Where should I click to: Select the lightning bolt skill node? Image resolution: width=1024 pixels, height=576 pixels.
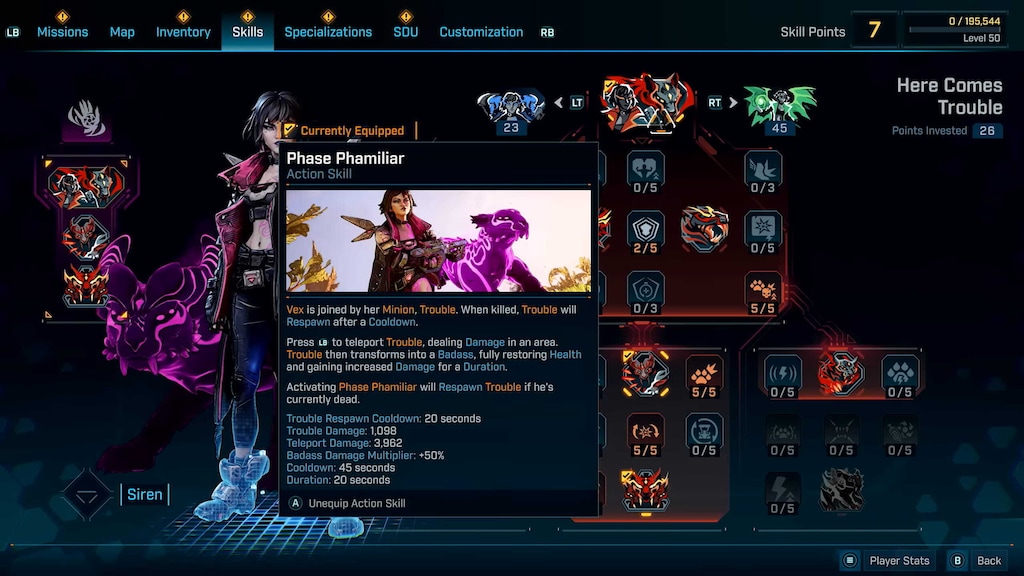(782, 490)
